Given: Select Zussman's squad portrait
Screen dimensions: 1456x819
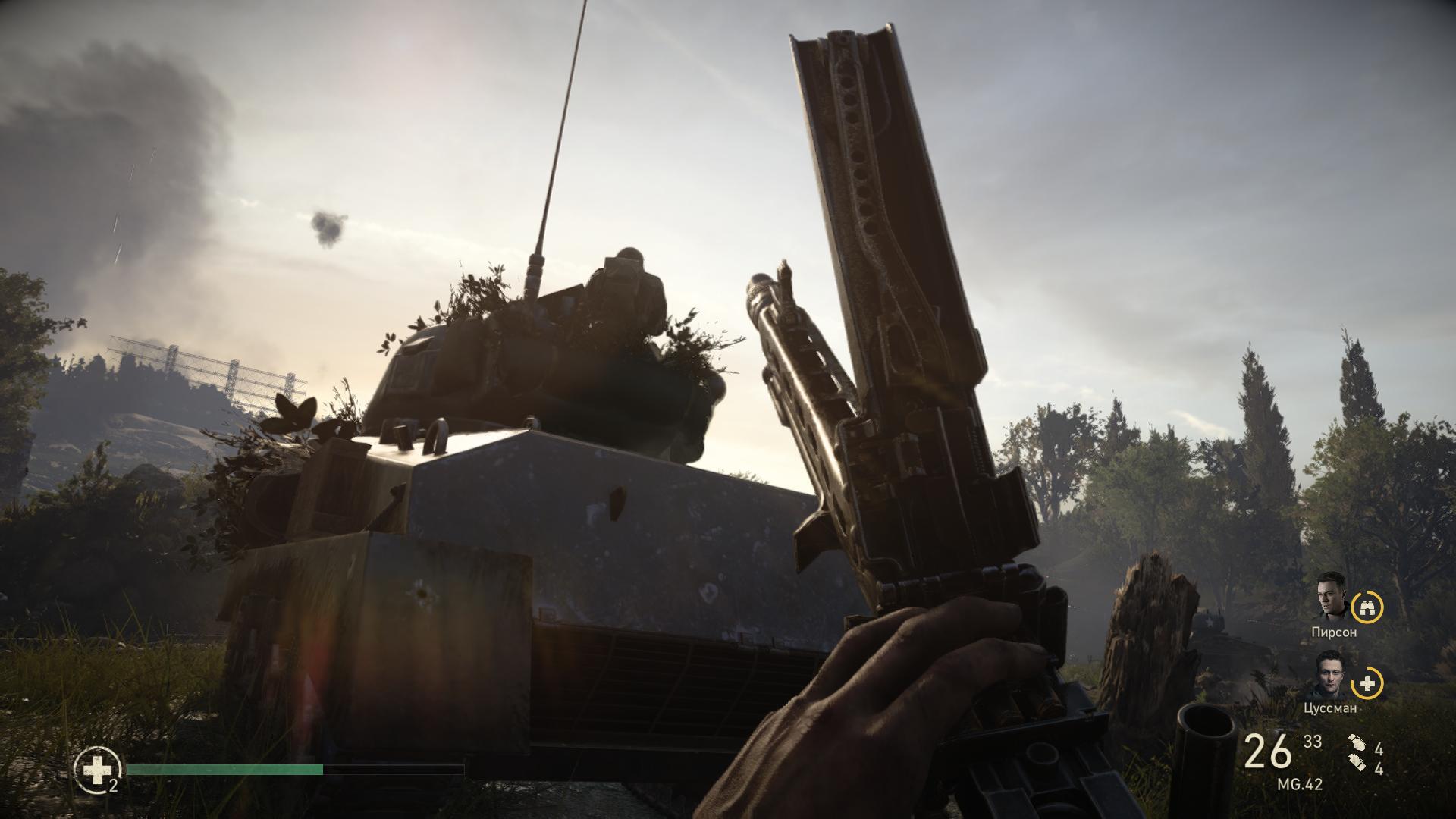Looking at the screenshot, I should coord(1332,677).
